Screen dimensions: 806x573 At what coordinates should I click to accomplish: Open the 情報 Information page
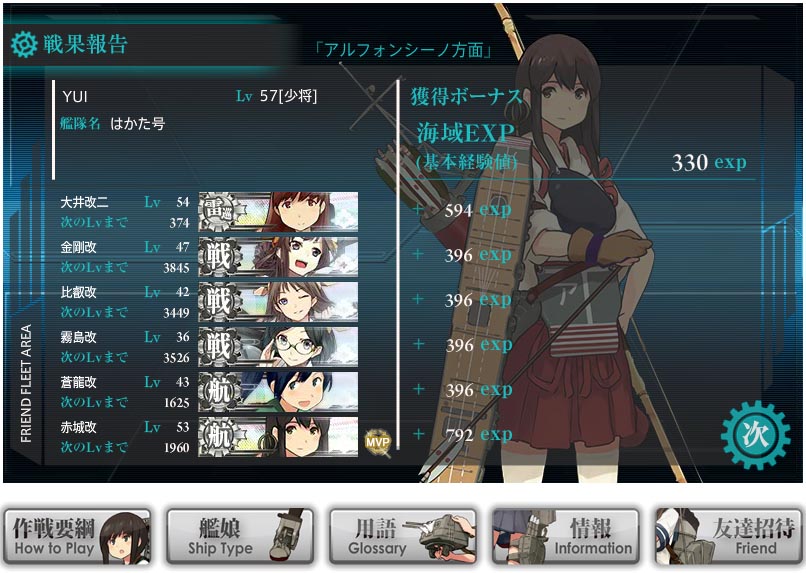click(565, 537)
